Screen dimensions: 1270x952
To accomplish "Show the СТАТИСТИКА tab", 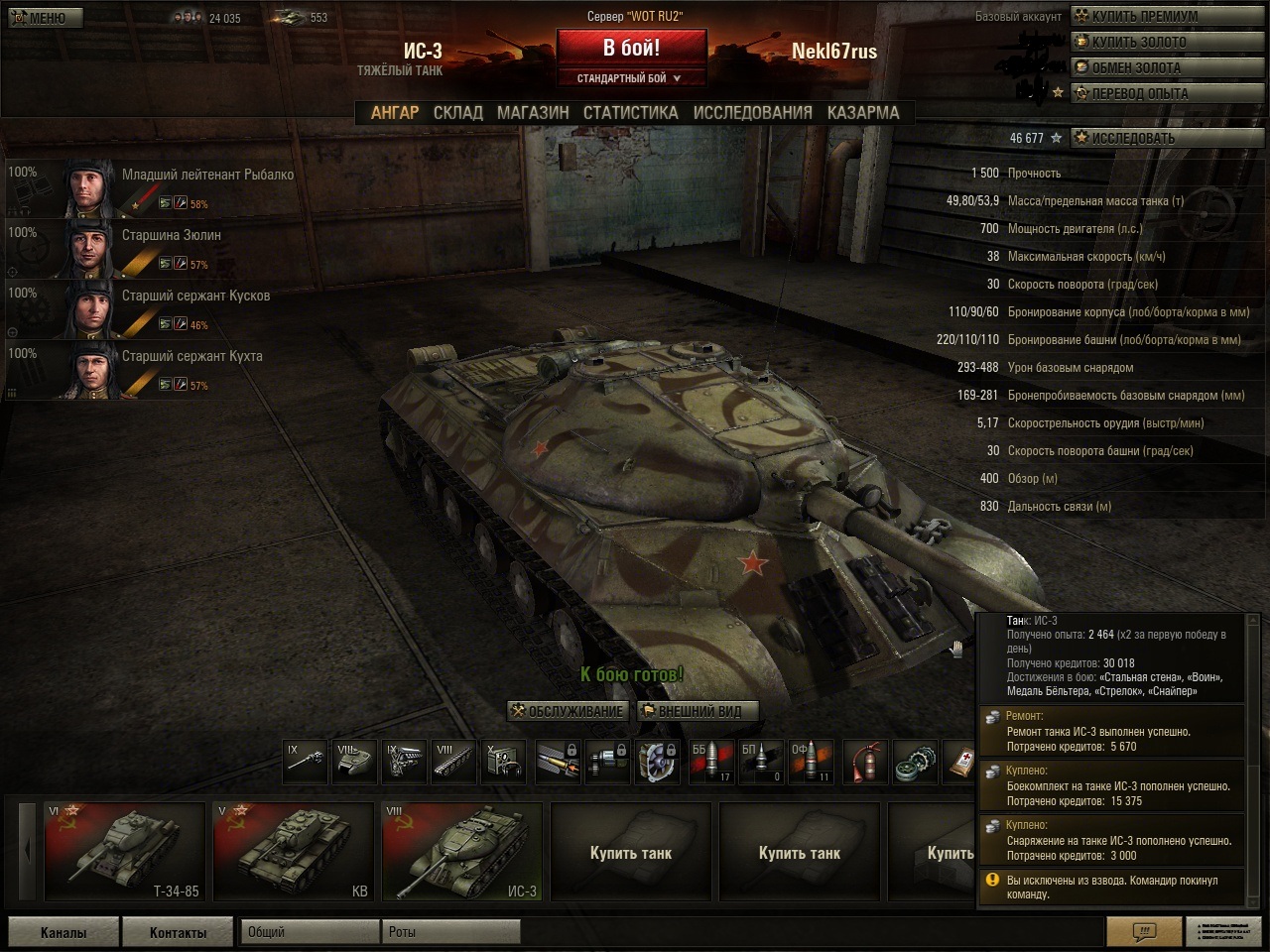I will (x=630, y=113).
